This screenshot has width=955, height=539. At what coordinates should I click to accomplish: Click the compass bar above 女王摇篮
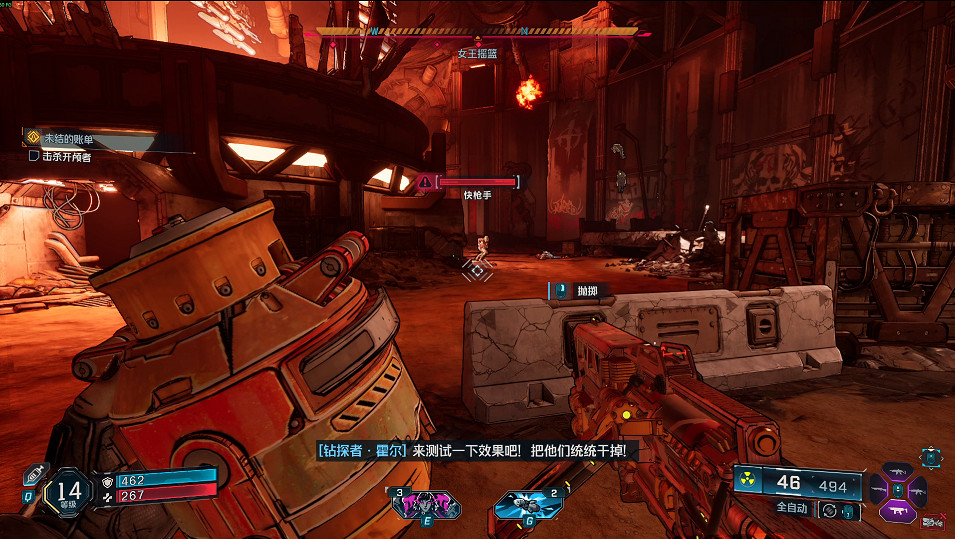click(x=477, y=32)
